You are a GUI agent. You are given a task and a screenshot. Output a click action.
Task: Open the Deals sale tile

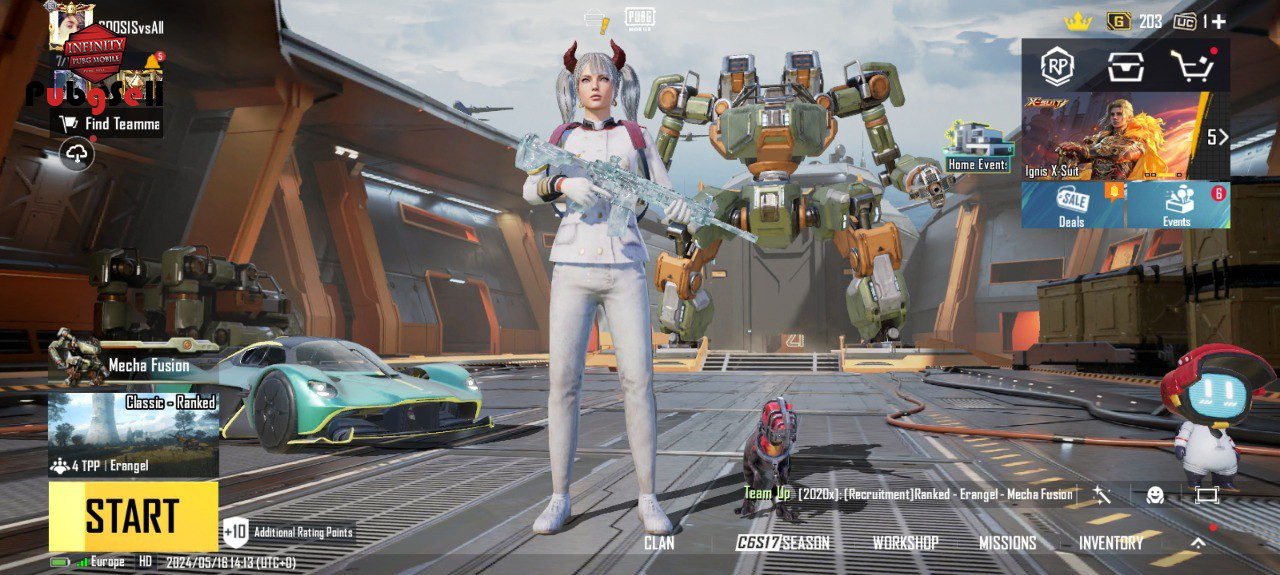pos(1073,205)
